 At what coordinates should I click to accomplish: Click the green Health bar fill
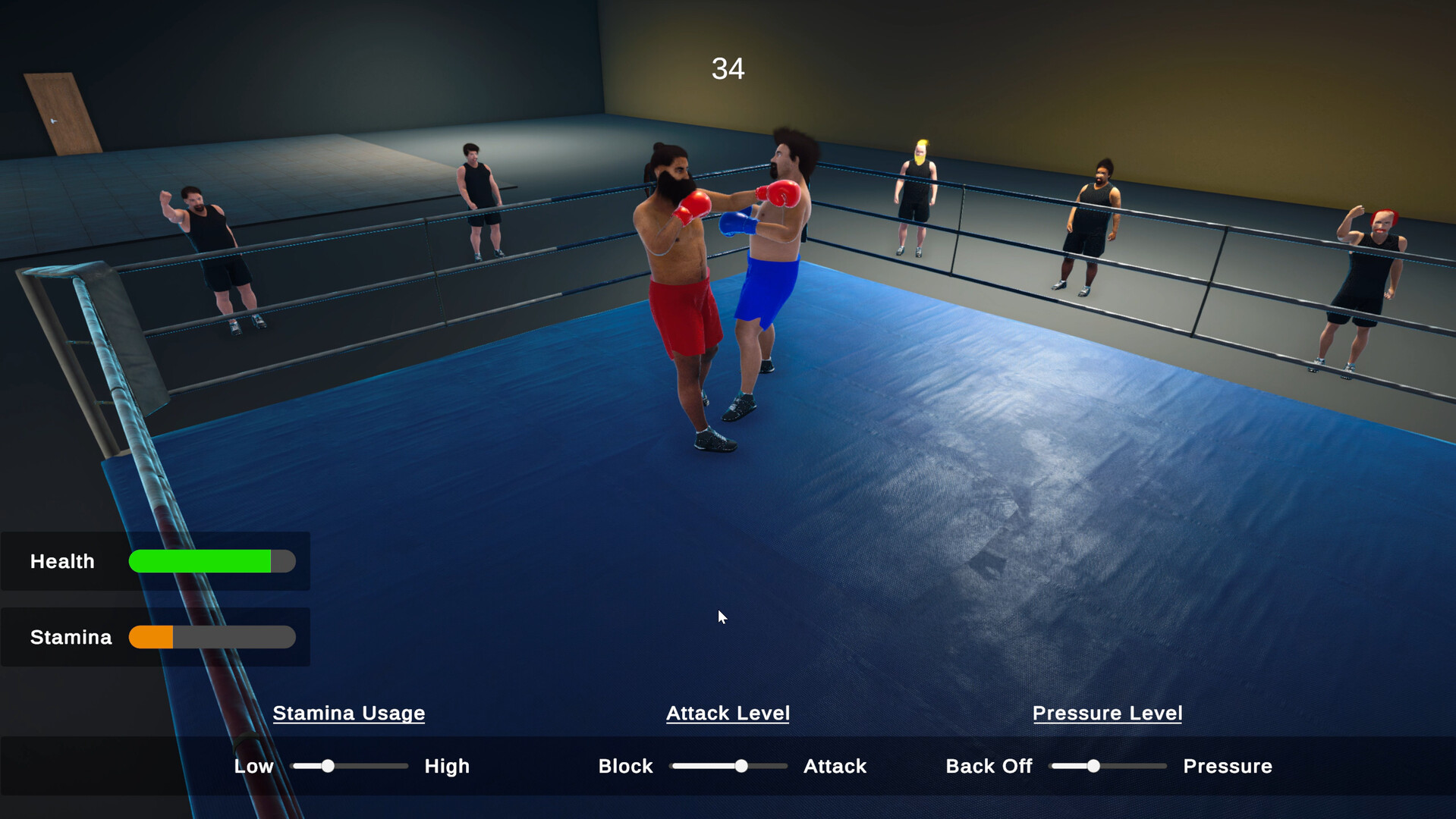[x=201, y=561]
